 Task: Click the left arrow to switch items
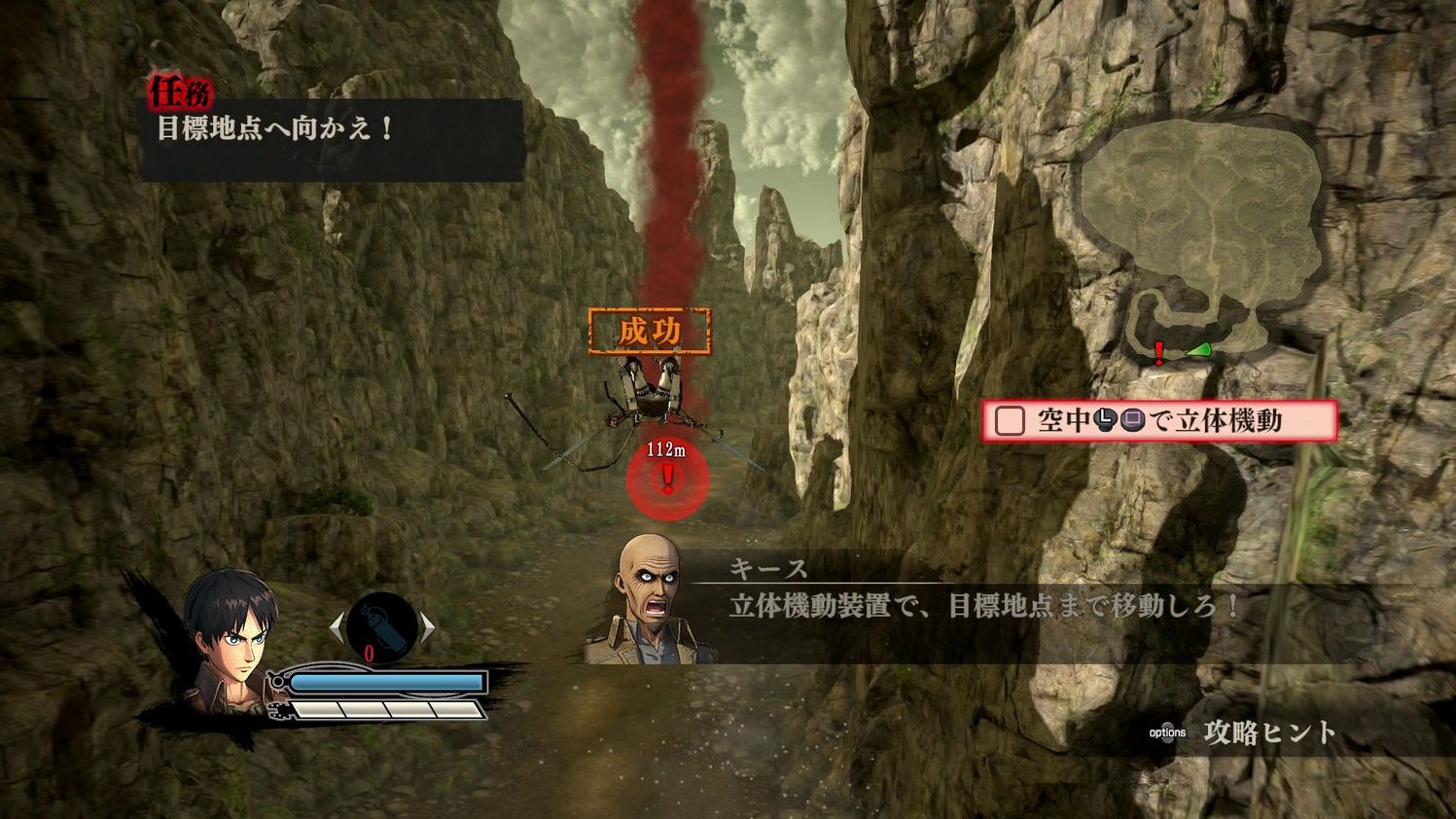(x=337, y=625)
